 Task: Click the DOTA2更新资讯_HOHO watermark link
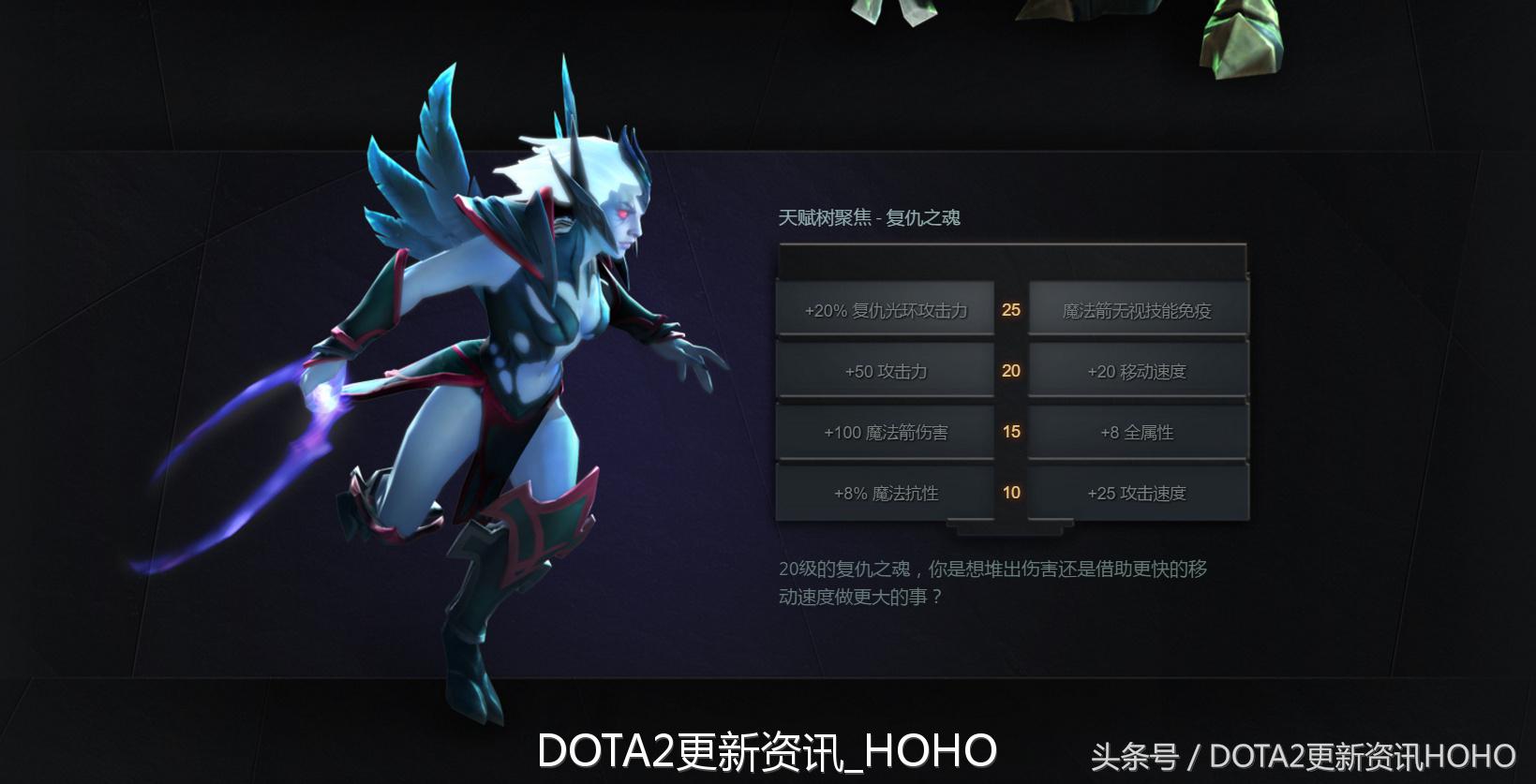[x=768, y=749]
